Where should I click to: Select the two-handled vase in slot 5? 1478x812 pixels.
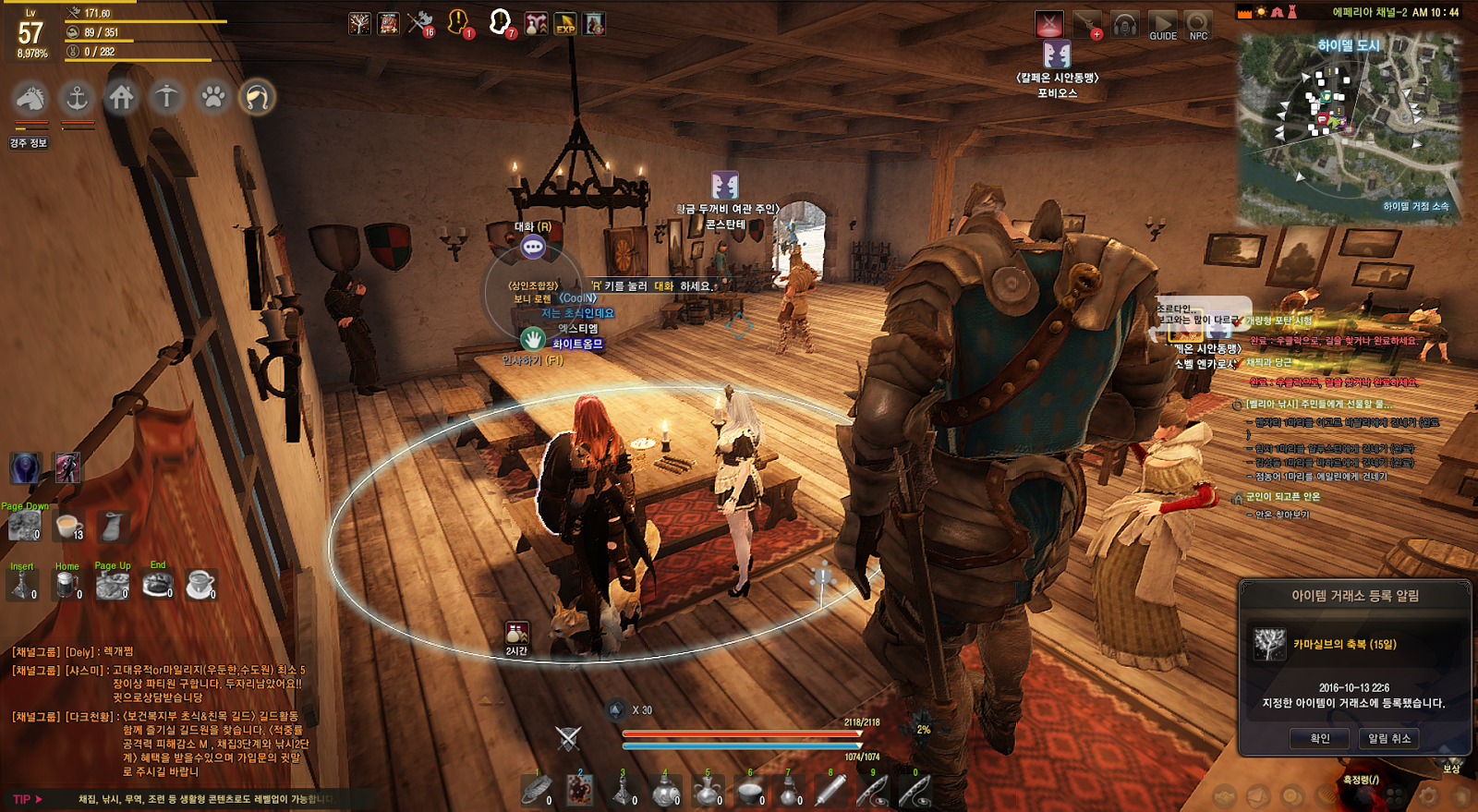(708, 792)
